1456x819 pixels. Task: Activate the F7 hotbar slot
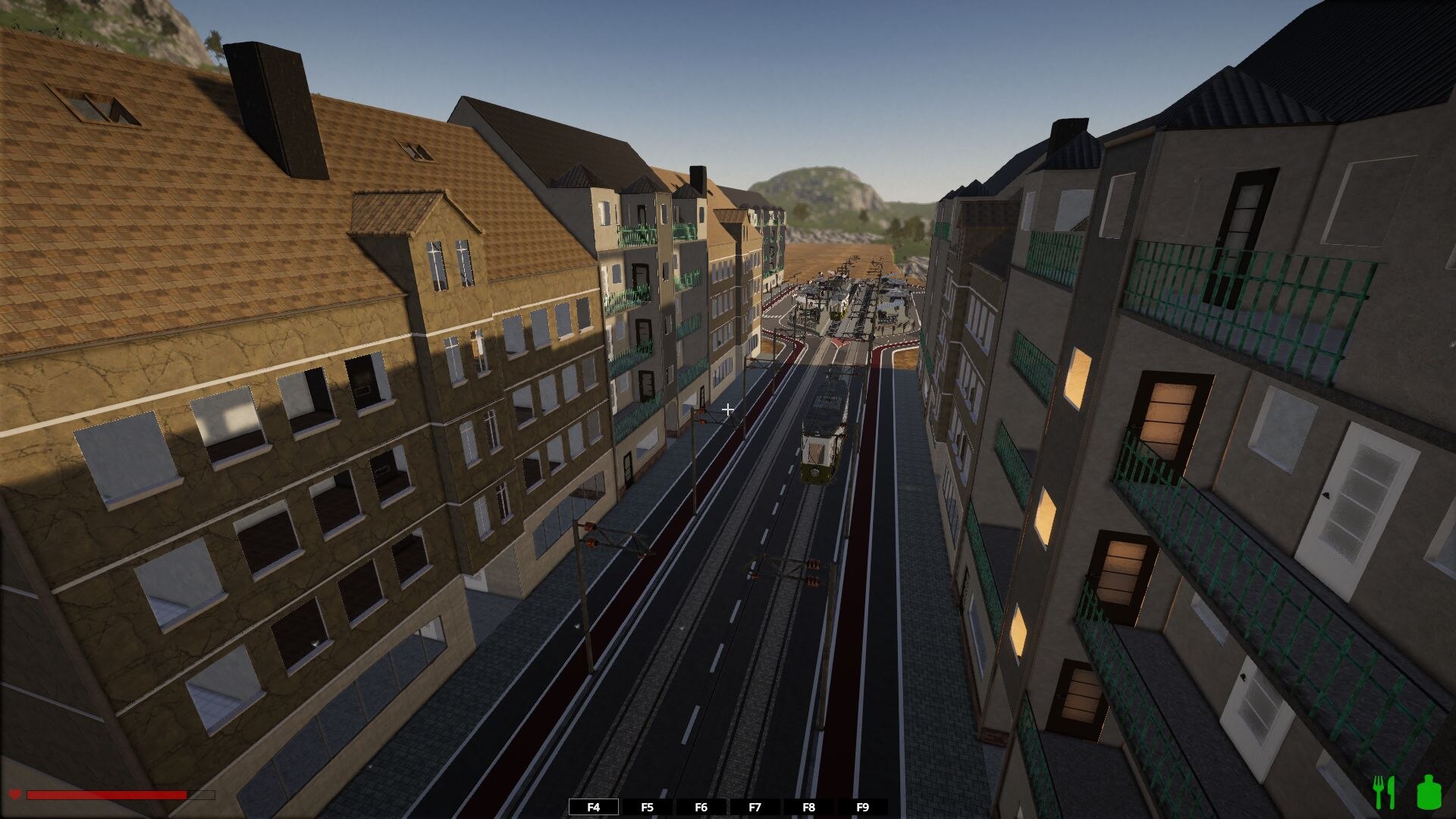755,807
